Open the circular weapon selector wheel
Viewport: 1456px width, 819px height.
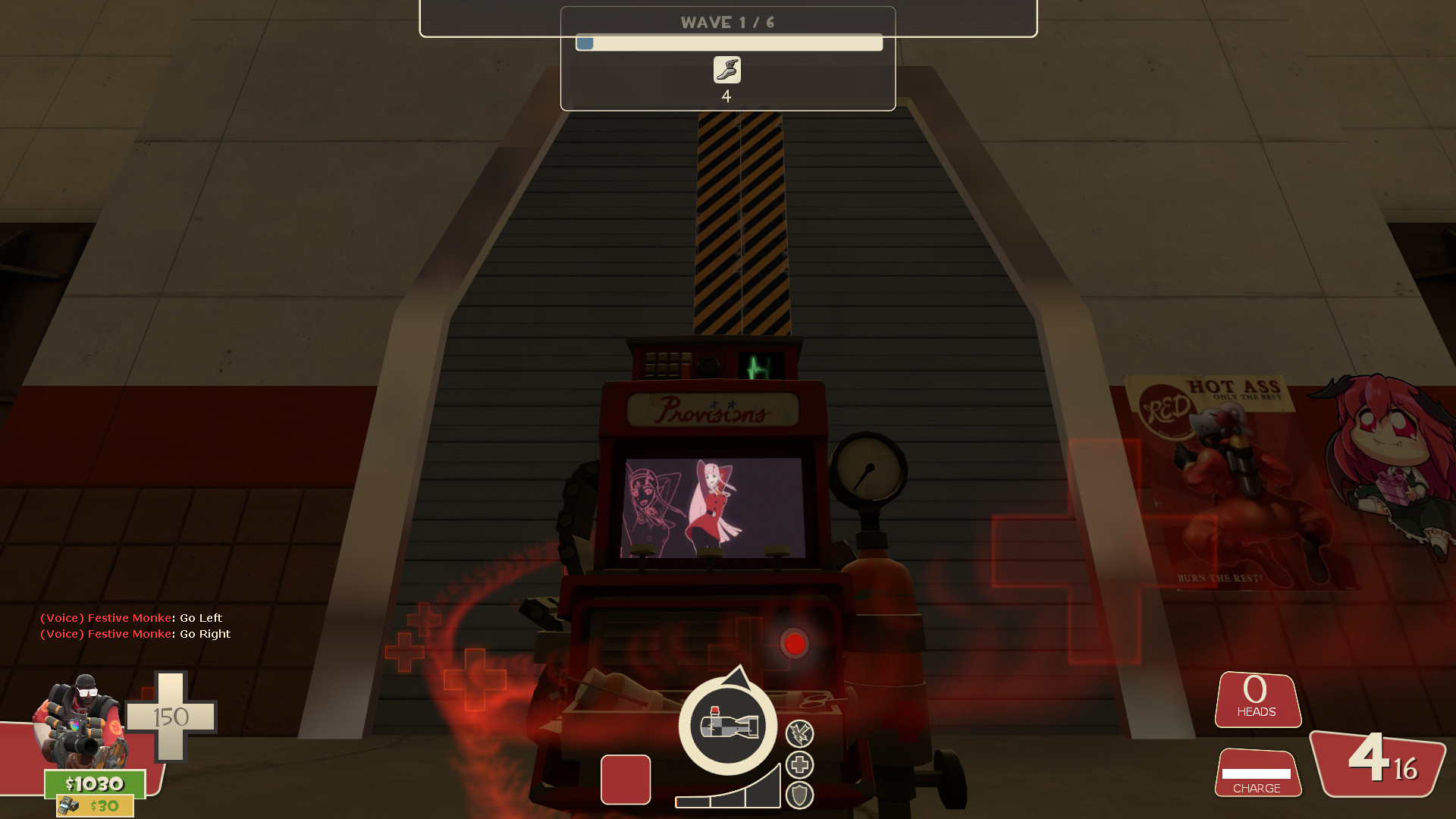tap(726, 726)
